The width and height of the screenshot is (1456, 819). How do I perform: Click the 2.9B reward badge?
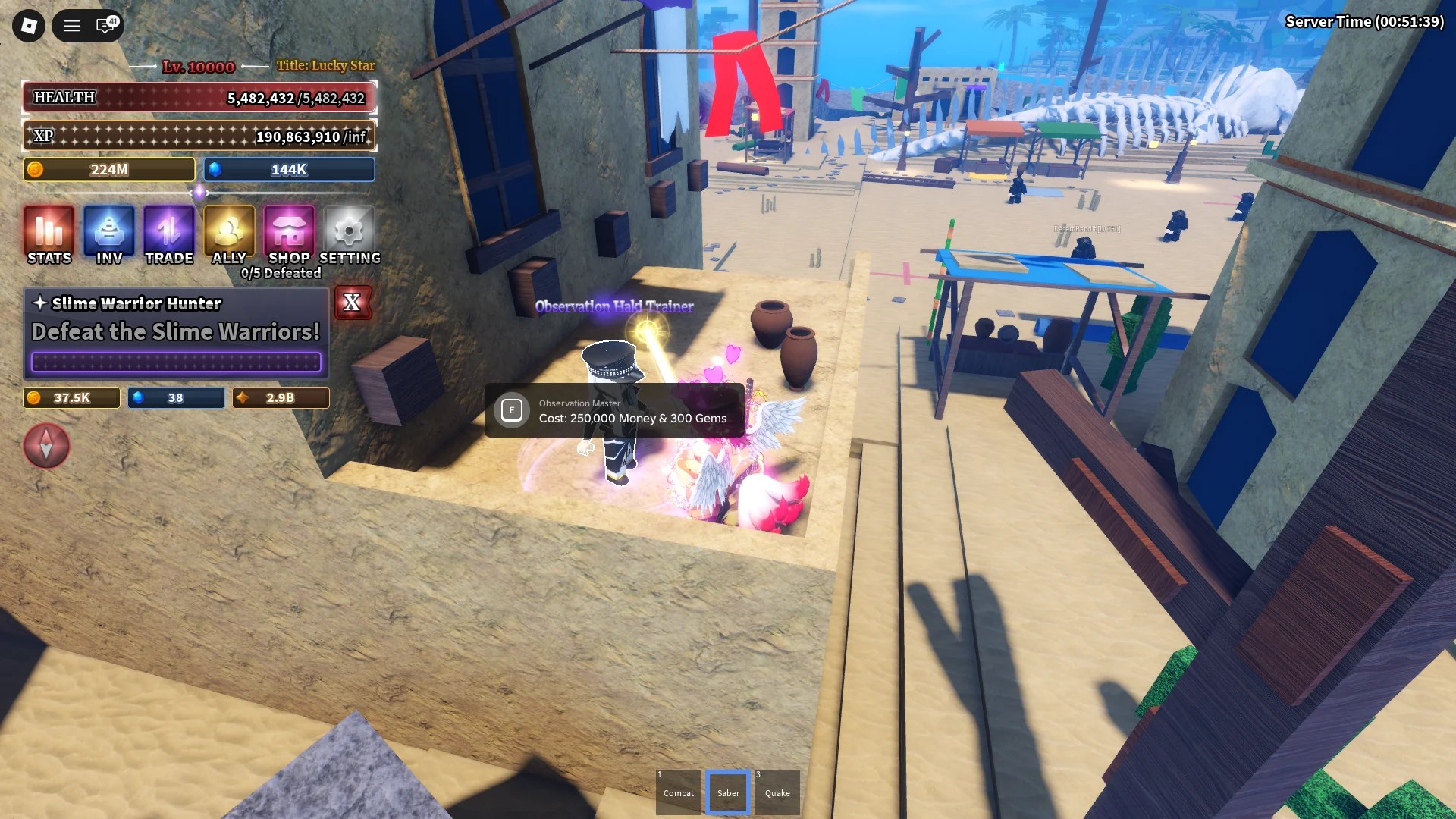281,397
